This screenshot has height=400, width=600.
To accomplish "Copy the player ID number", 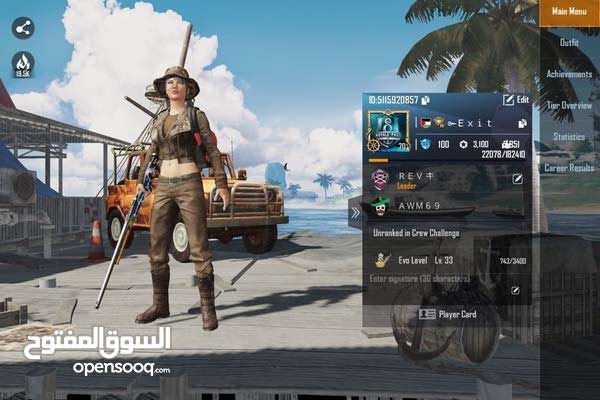I will (426, 100).
